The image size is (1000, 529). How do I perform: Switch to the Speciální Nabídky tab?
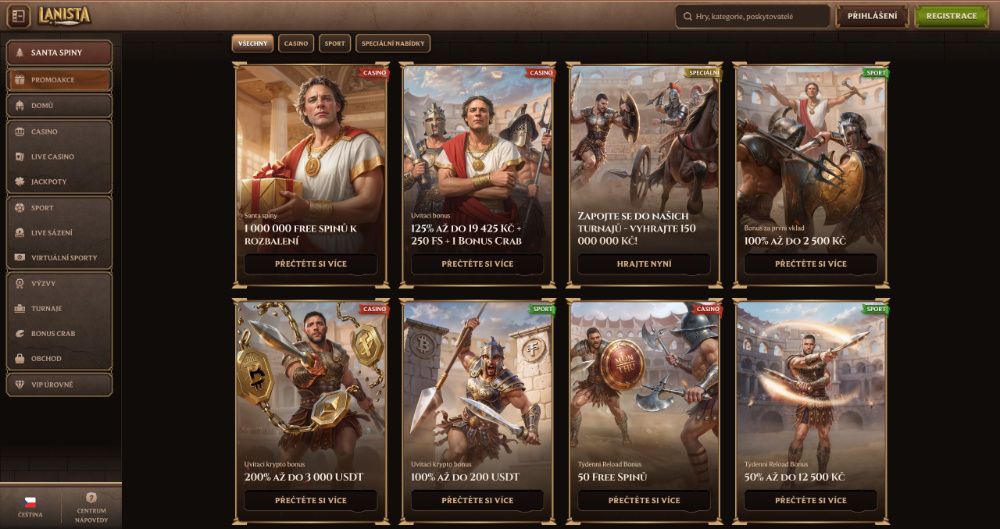(x=392, y=44)
